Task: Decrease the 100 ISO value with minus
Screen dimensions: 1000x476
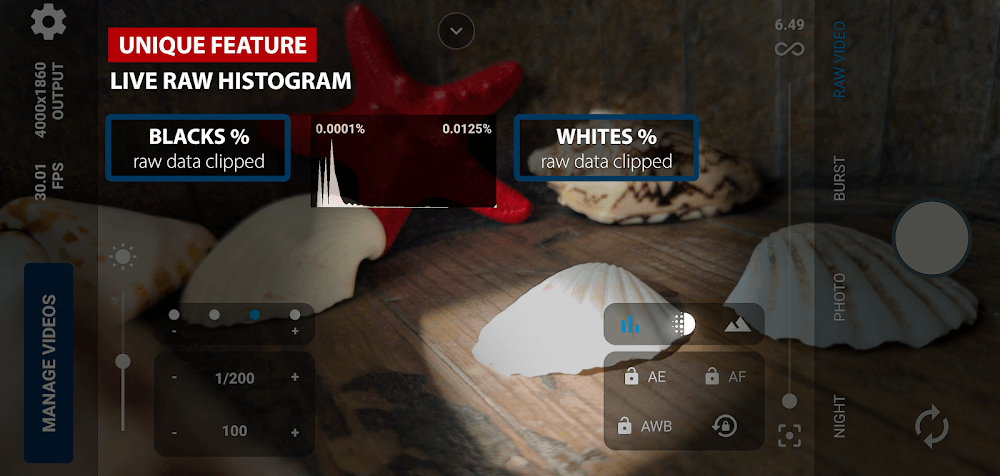Action: coord(174,432)
